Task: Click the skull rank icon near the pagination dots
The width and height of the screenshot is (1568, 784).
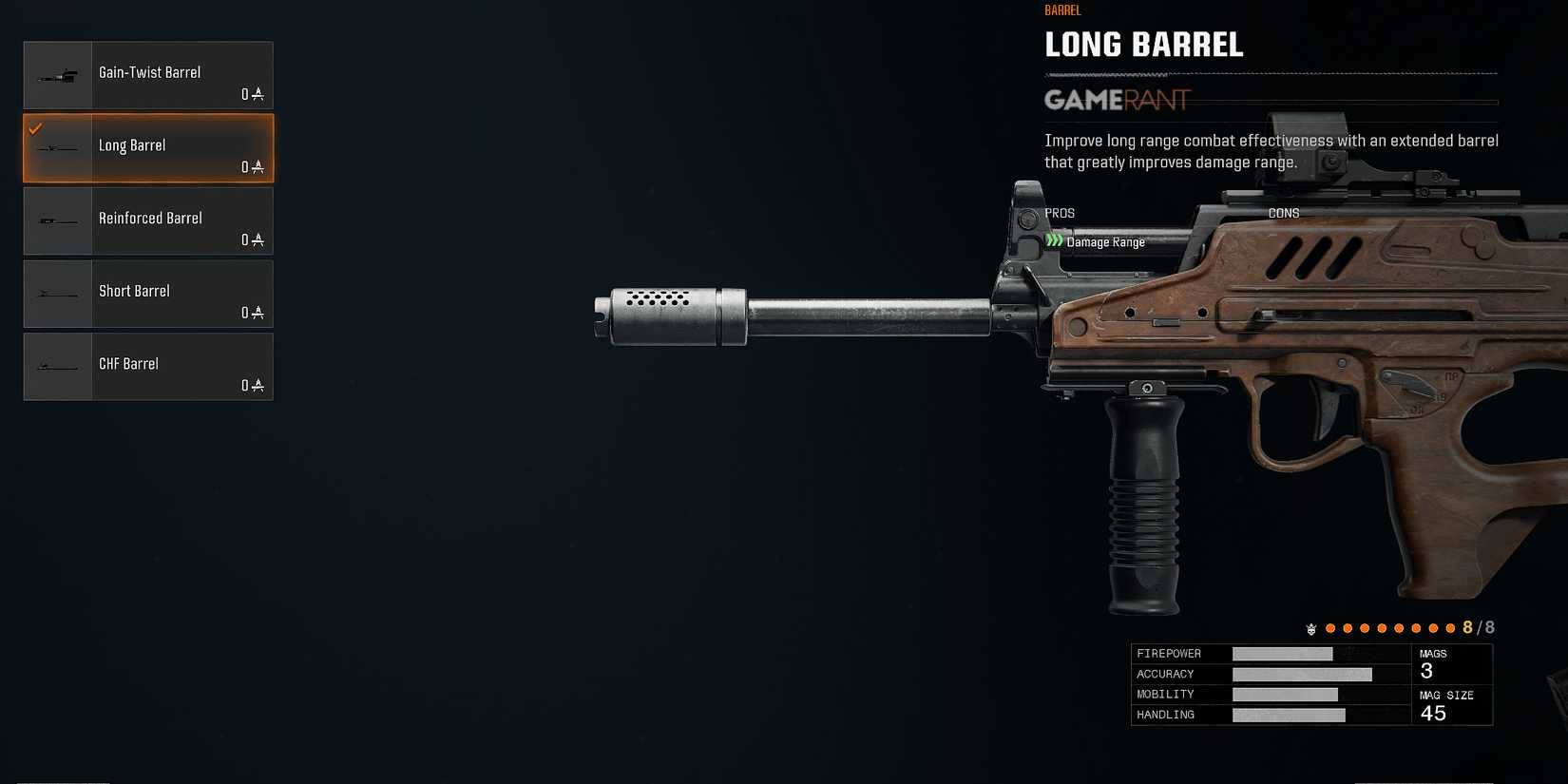Action: 1310,628
